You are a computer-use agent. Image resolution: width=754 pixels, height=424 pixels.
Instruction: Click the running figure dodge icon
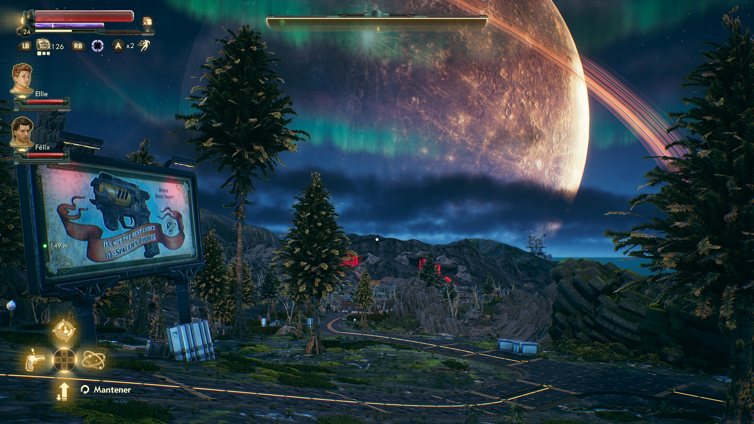[x=144, y=45]
